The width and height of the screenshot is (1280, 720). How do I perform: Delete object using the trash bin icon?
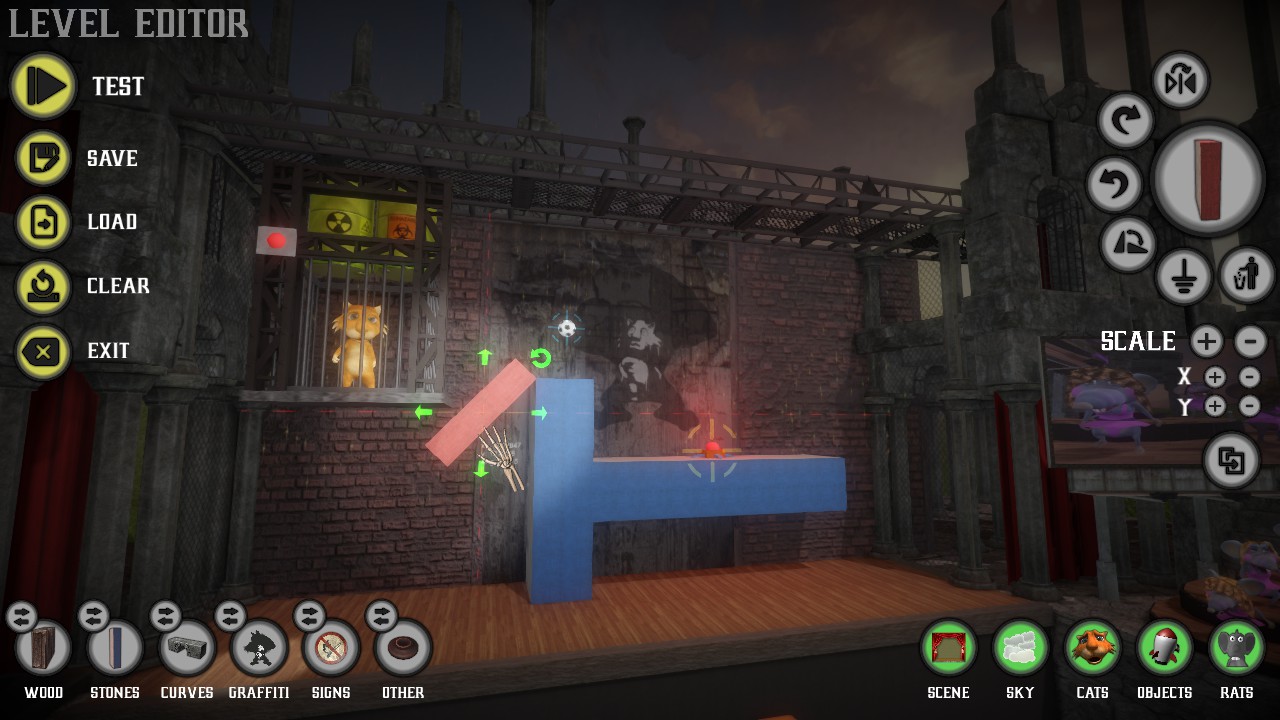click(x=1246, y=276)
